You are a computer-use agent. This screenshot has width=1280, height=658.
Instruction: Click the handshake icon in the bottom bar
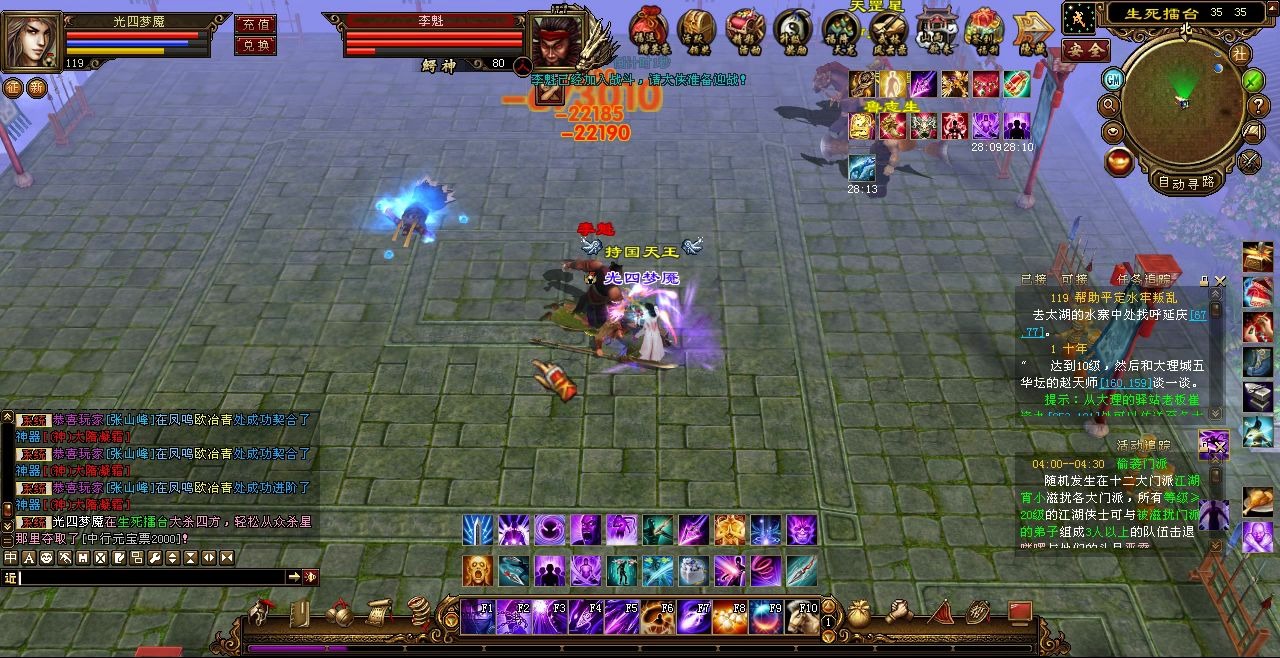tap(900, 612)
